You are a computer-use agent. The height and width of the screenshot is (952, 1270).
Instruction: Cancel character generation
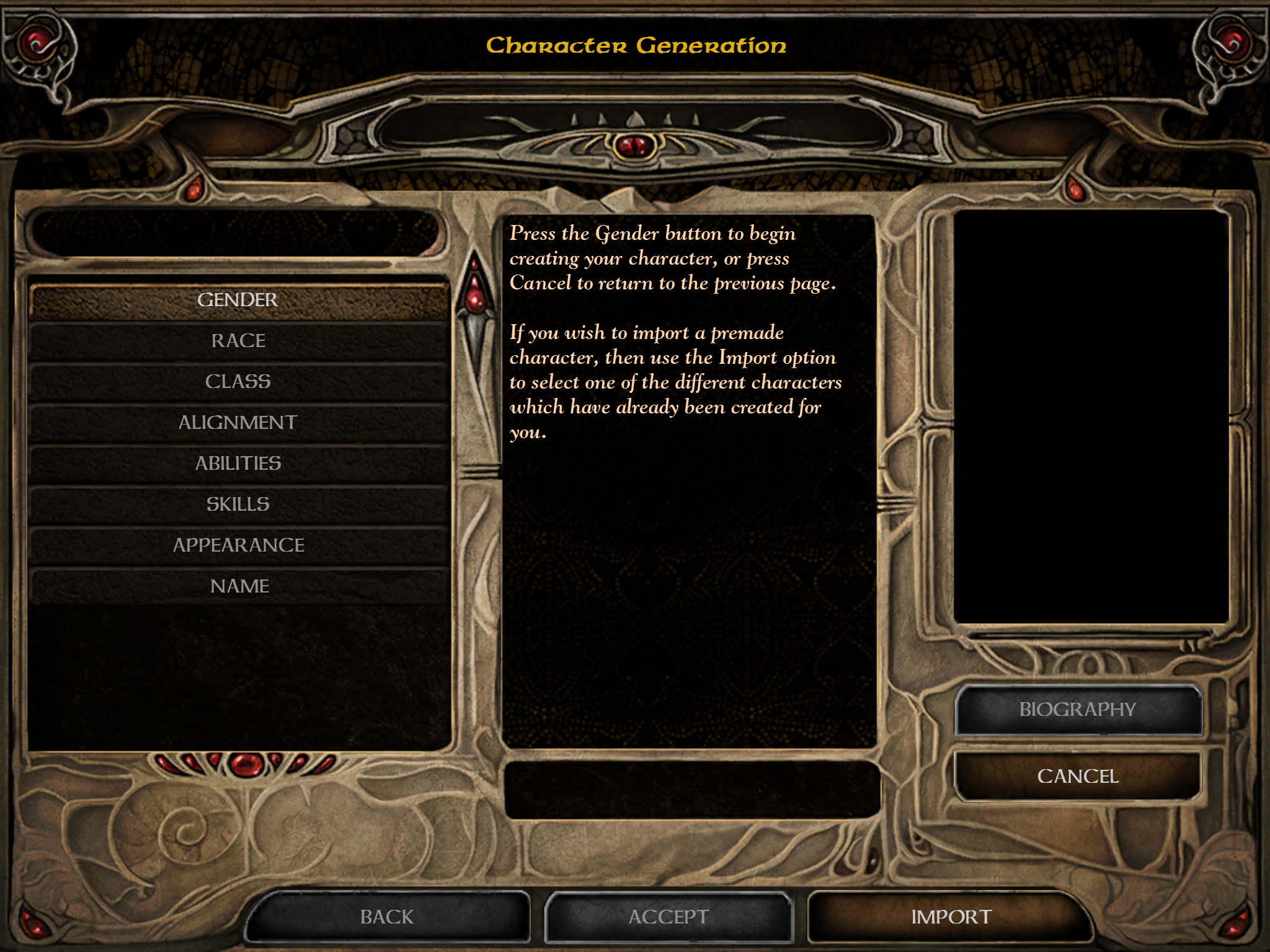click(1078, 776)
